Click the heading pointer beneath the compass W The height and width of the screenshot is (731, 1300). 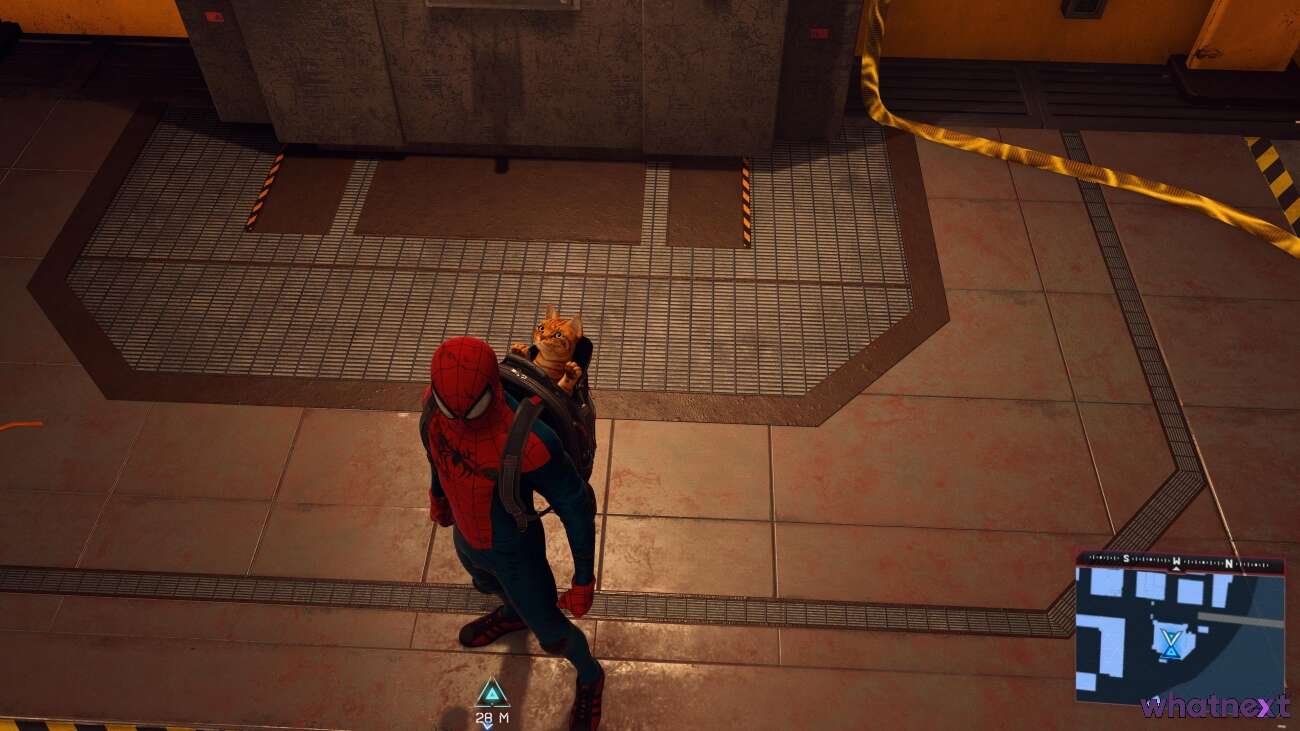(1177, 568)
